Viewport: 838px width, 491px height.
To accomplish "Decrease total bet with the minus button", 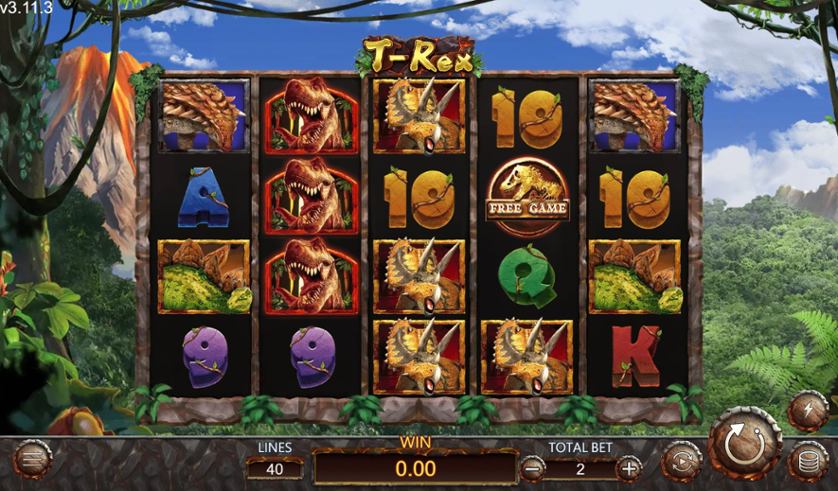I will coord(533,467).
